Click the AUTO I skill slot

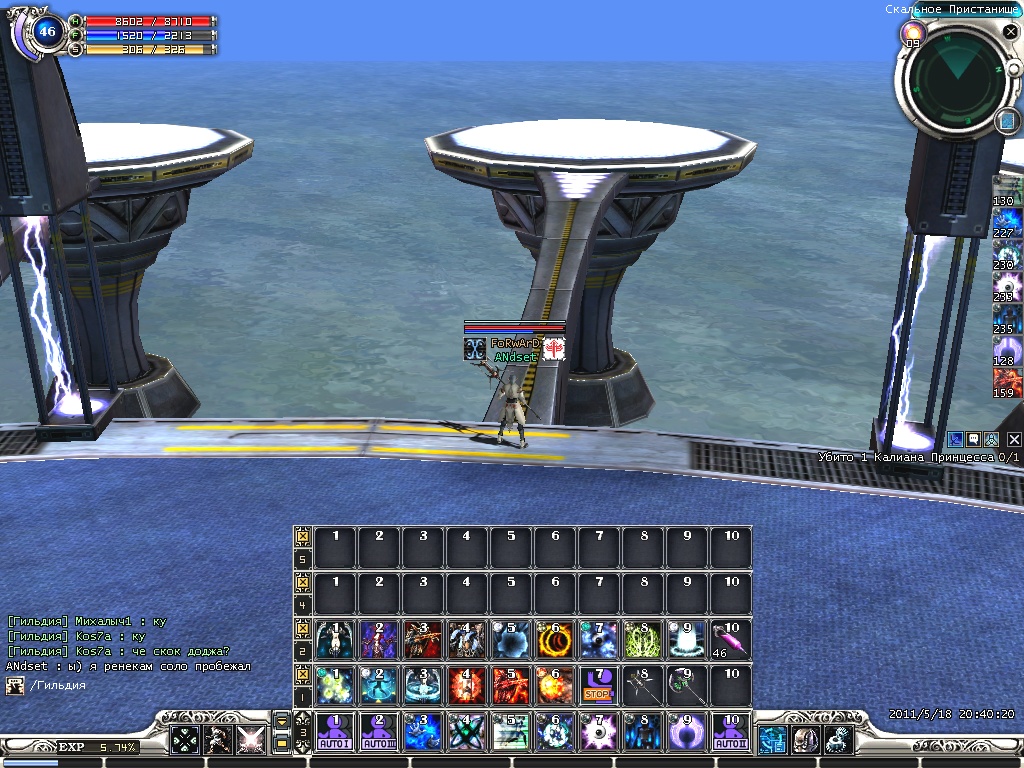335,732
